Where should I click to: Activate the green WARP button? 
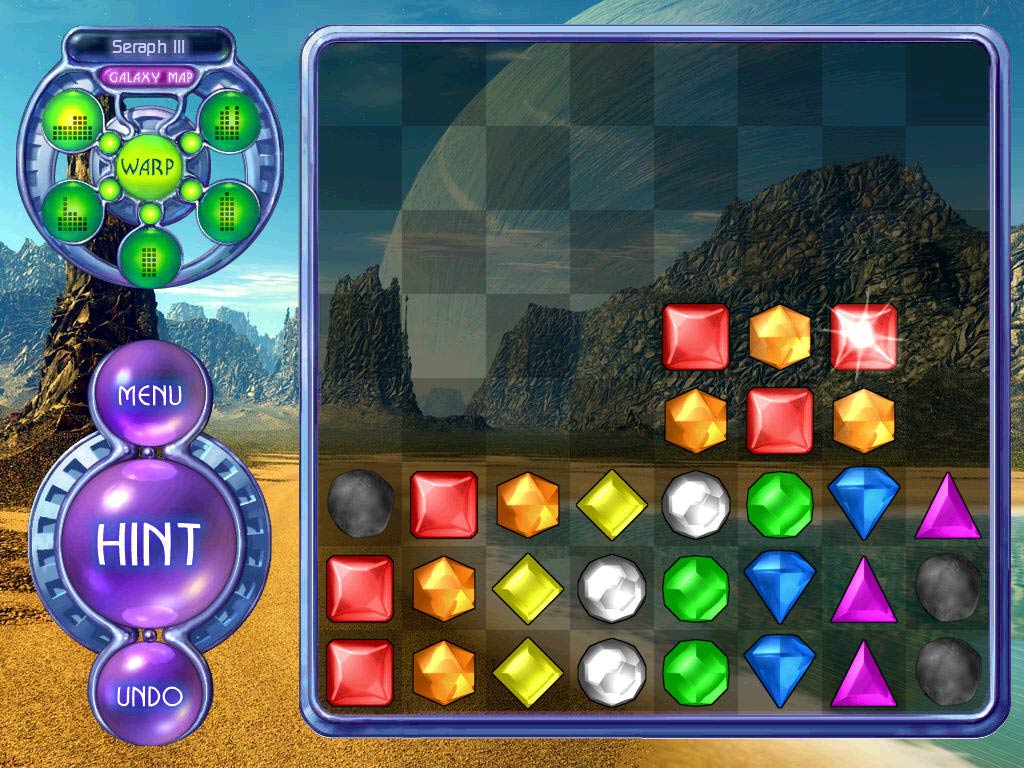[148, 165]
